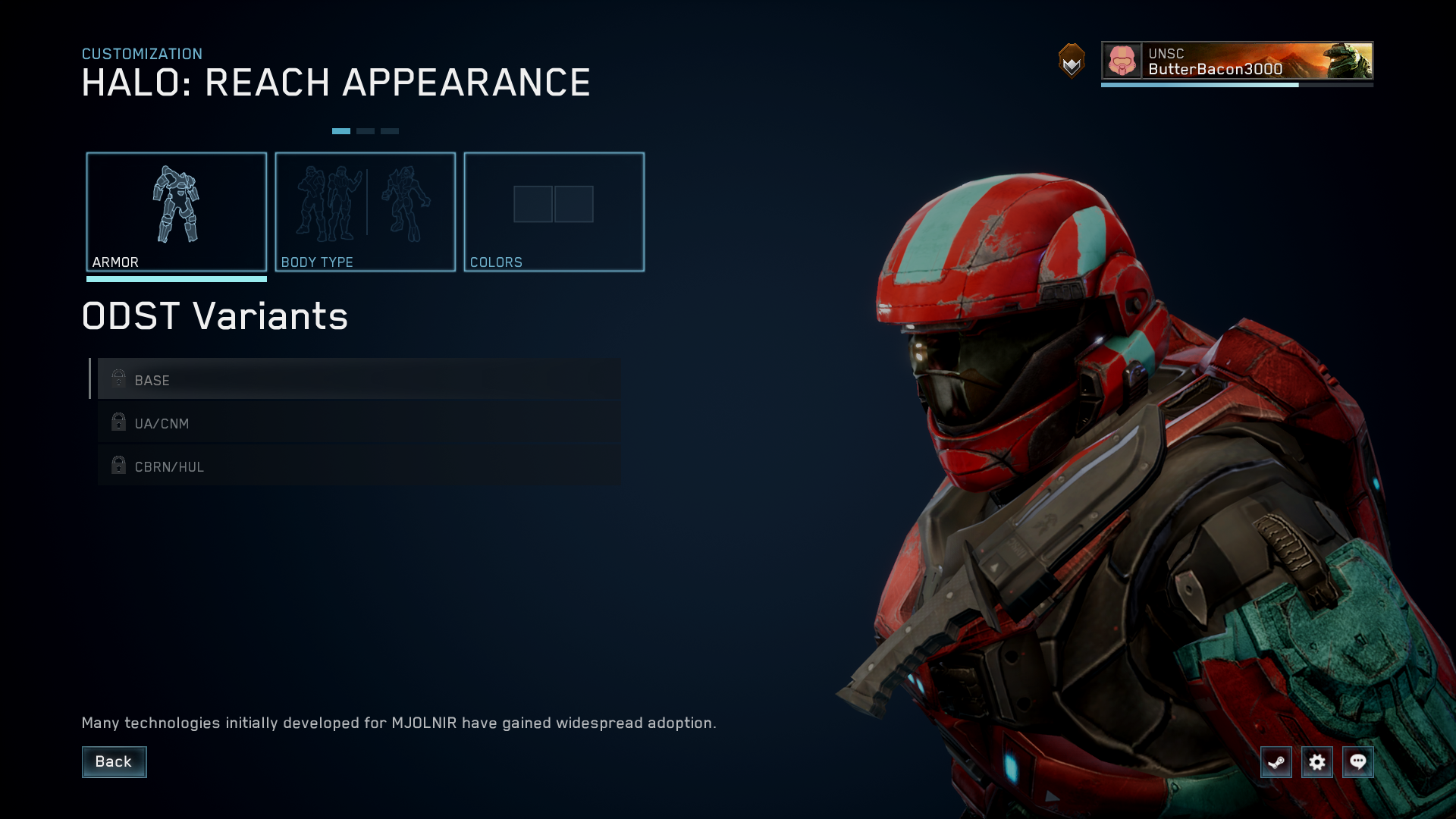Open the settings gear icon

click(1318, 762)
